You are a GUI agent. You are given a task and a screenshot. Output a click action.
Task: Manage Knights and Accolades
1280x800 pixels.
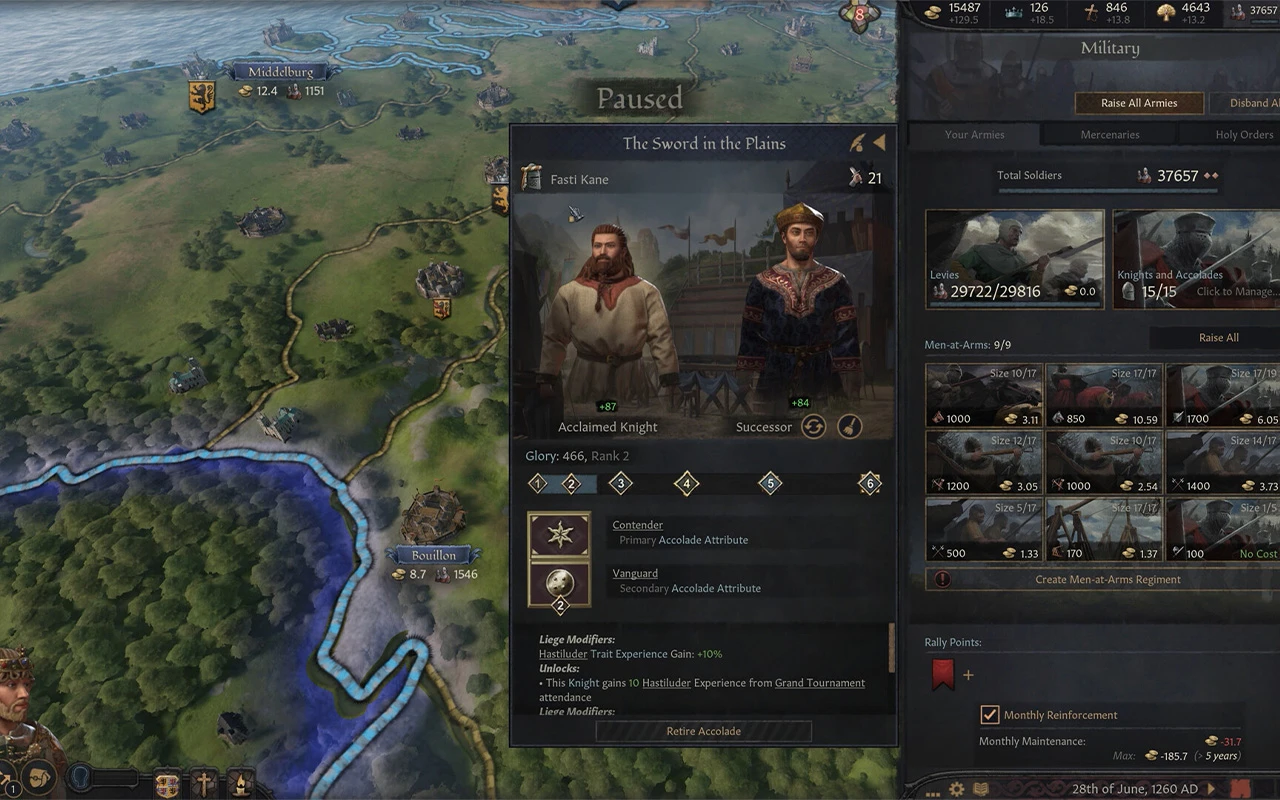(1195, 258)
